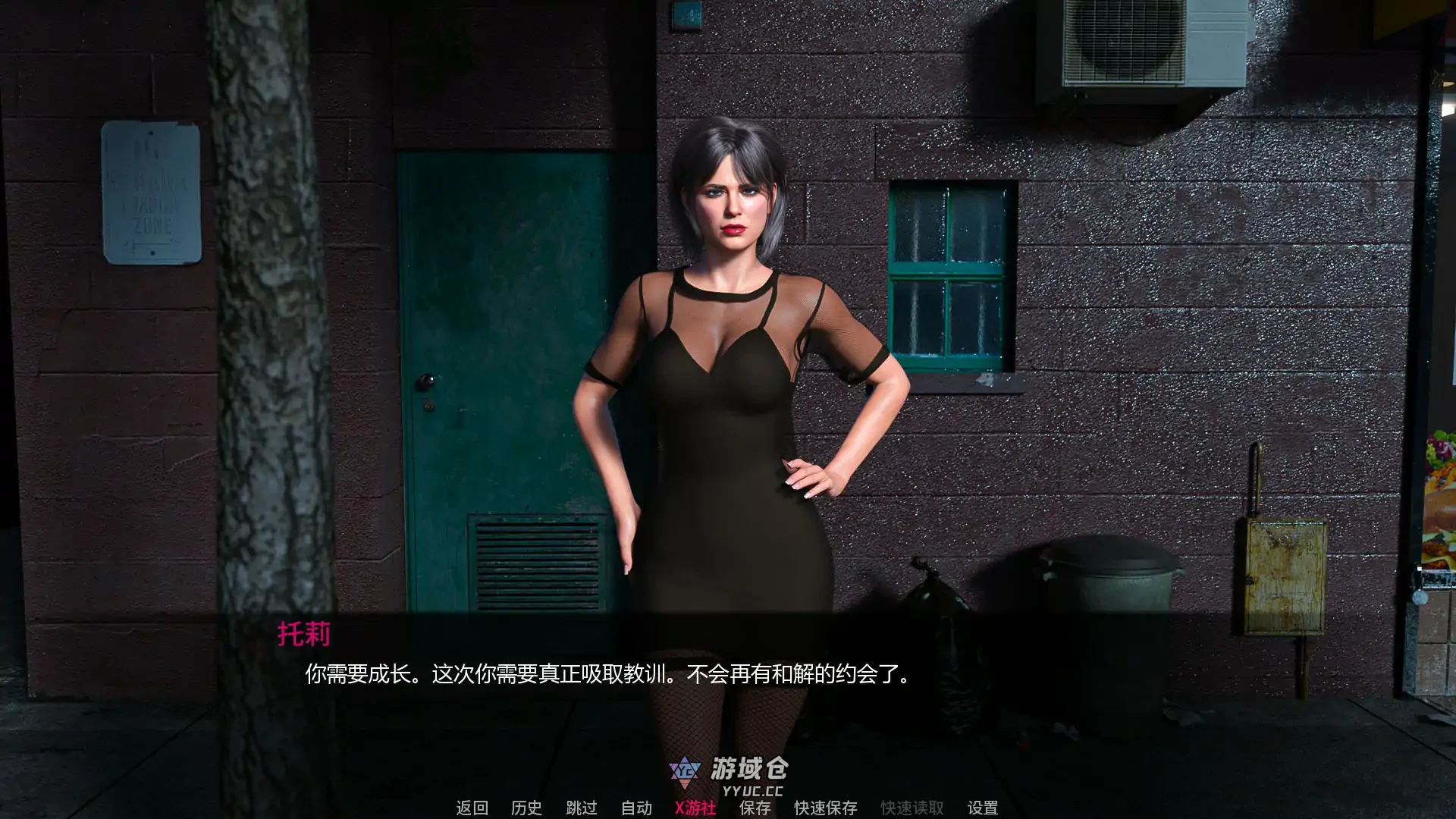The image size is (1456, 819).
Task: Select 跳过 from the quick menu toolbar
Action: pos(581,808)
